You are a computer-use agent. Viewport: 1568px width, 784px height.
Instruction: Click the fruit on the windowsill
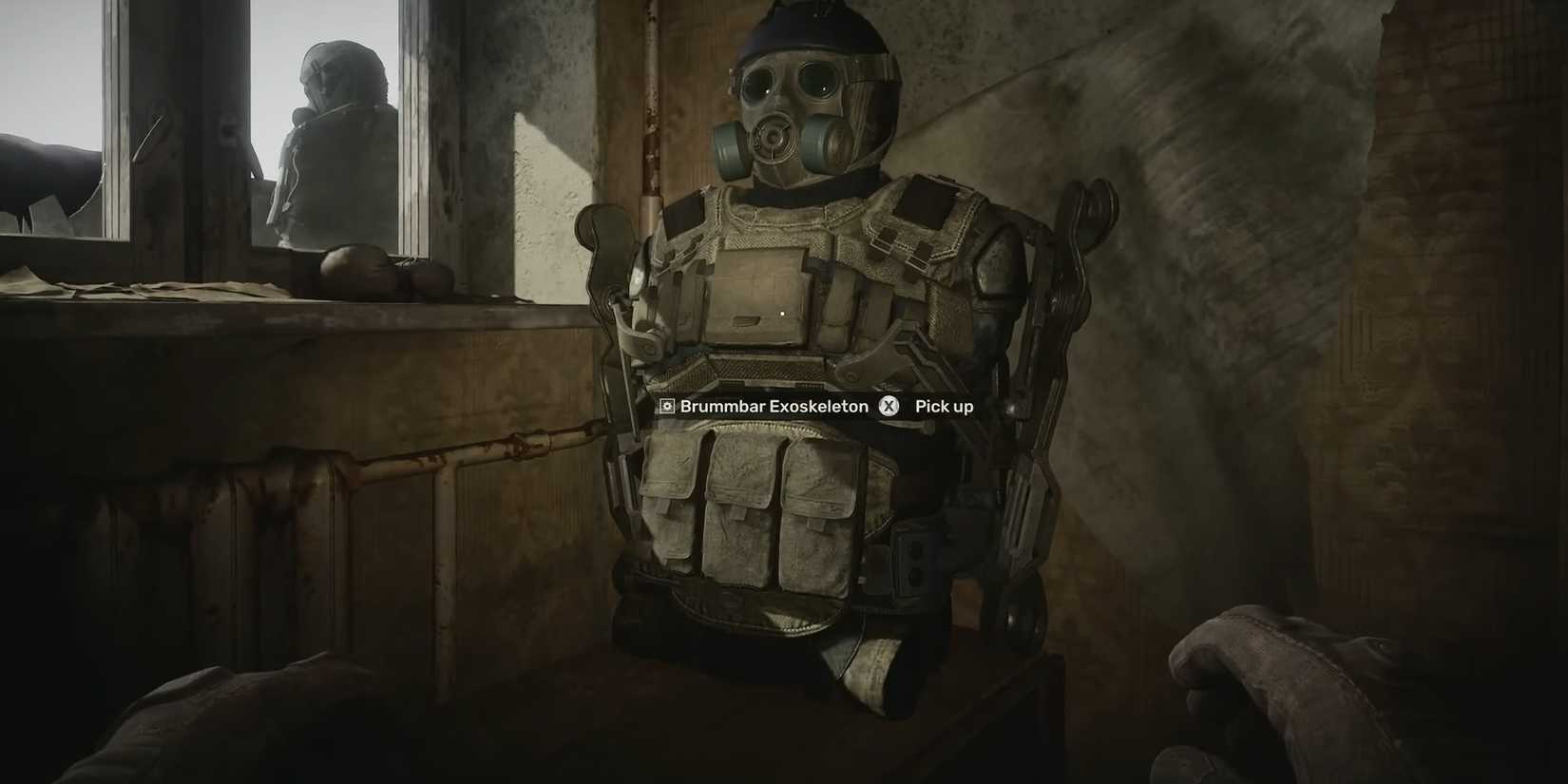pos(352,266)
